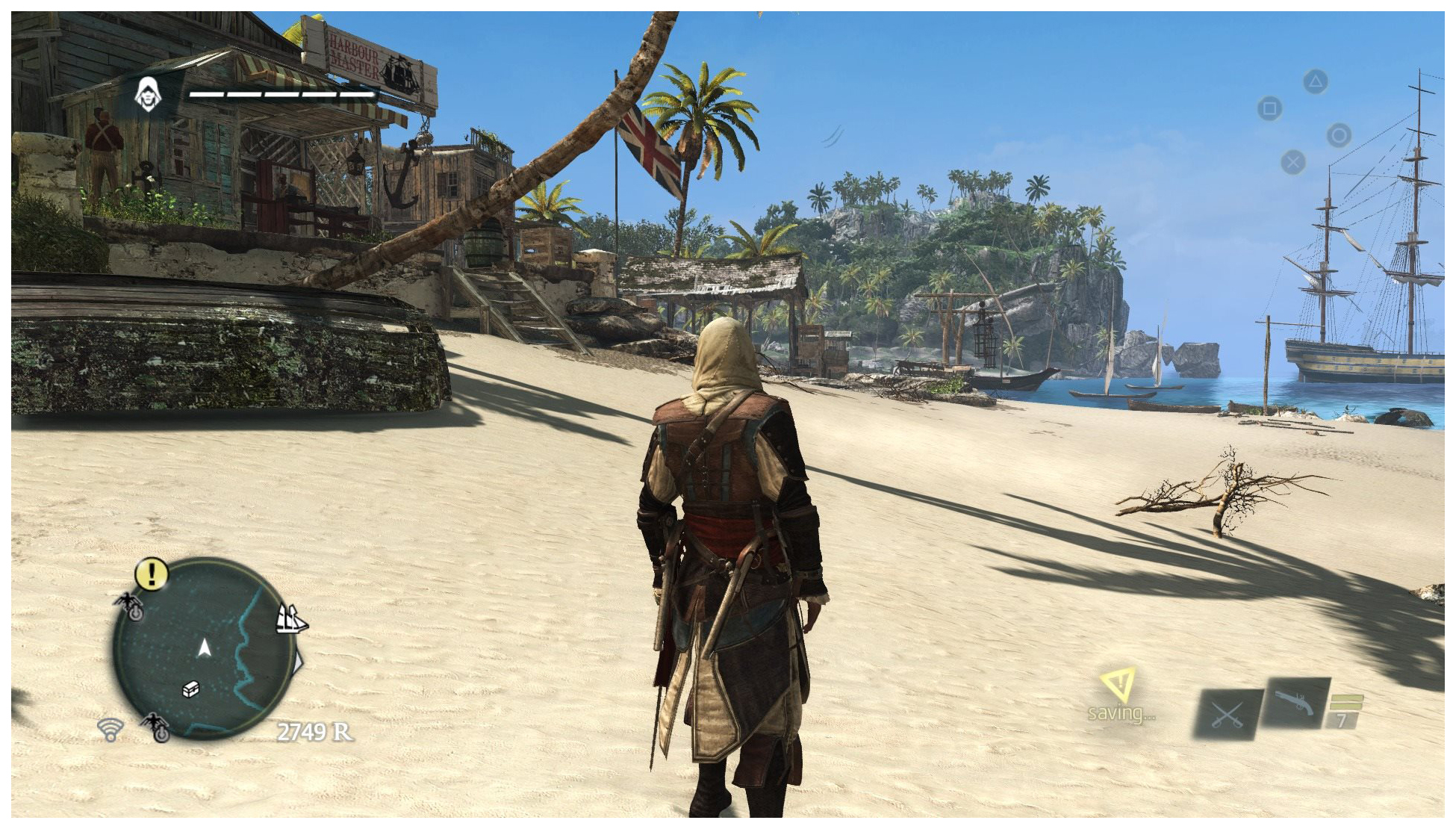Check the Wi-Fi signal indicator icon

tap(111, 729)
